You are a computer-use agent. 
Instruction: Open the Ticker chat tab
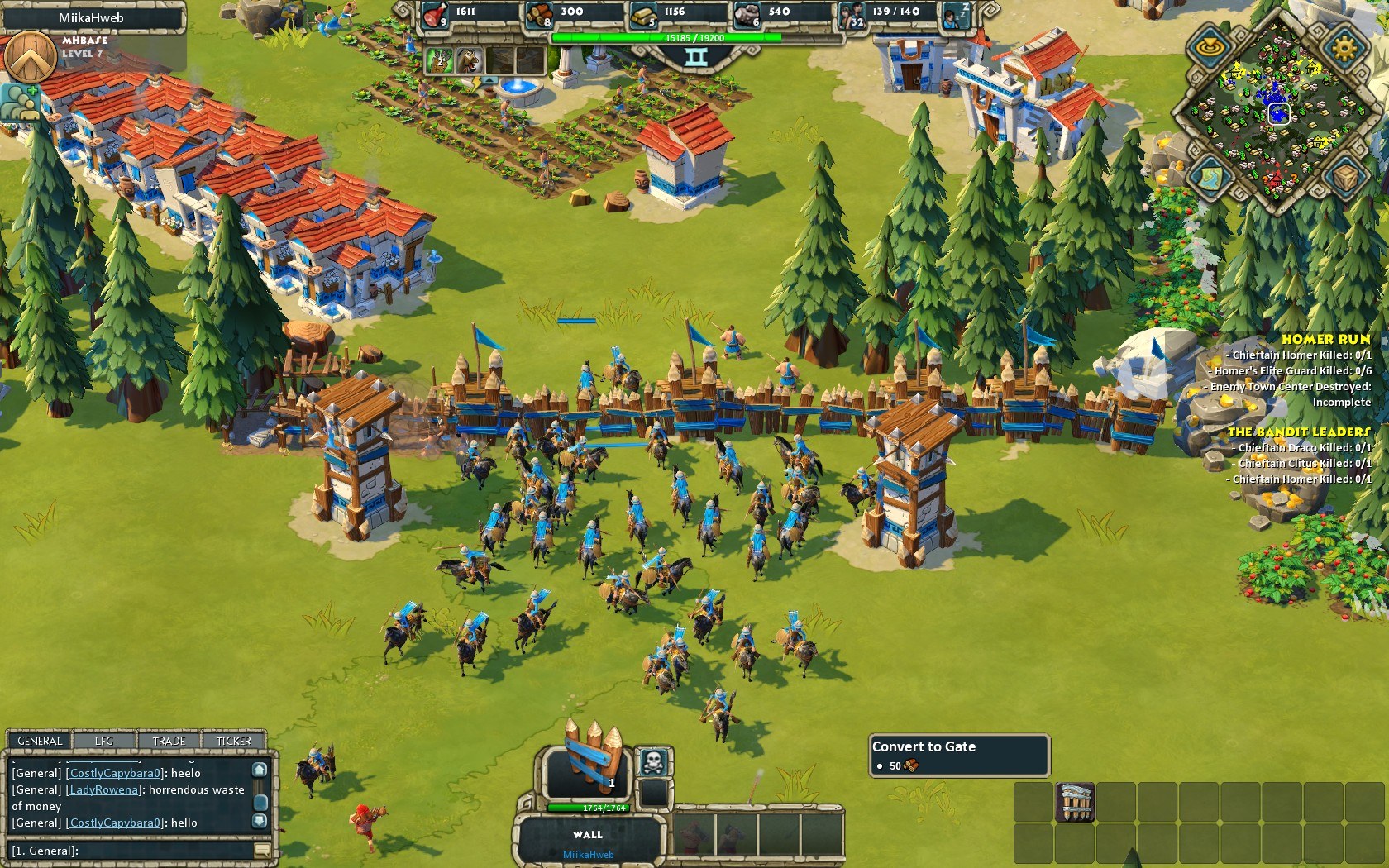tap(233, 741)
